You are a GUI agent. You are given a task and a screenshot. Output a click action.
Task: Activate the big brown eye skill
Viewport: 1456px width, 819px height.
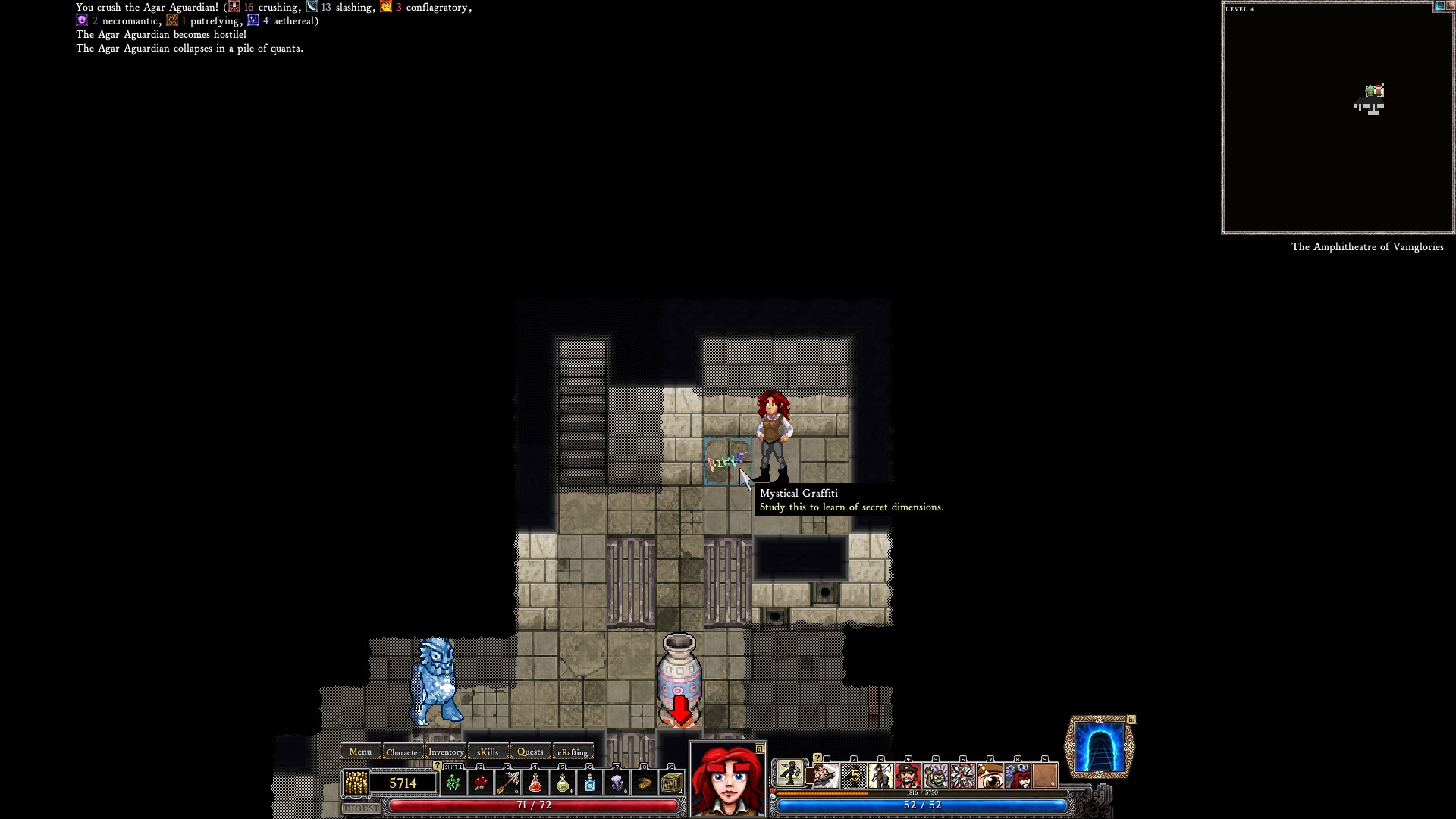pyautogui.click(x=990, y=776)
